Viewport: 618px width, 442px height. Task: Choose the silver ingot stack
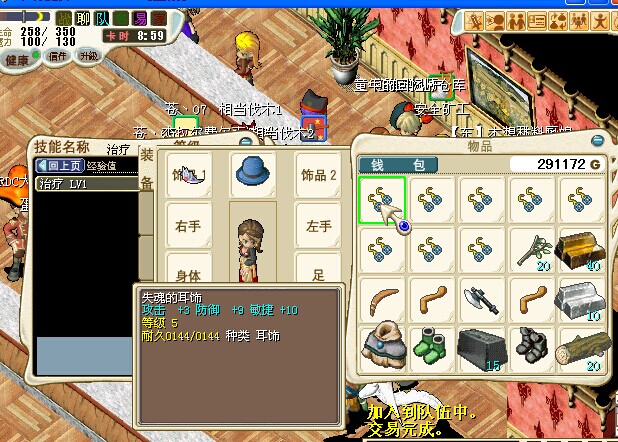point(581,298)
